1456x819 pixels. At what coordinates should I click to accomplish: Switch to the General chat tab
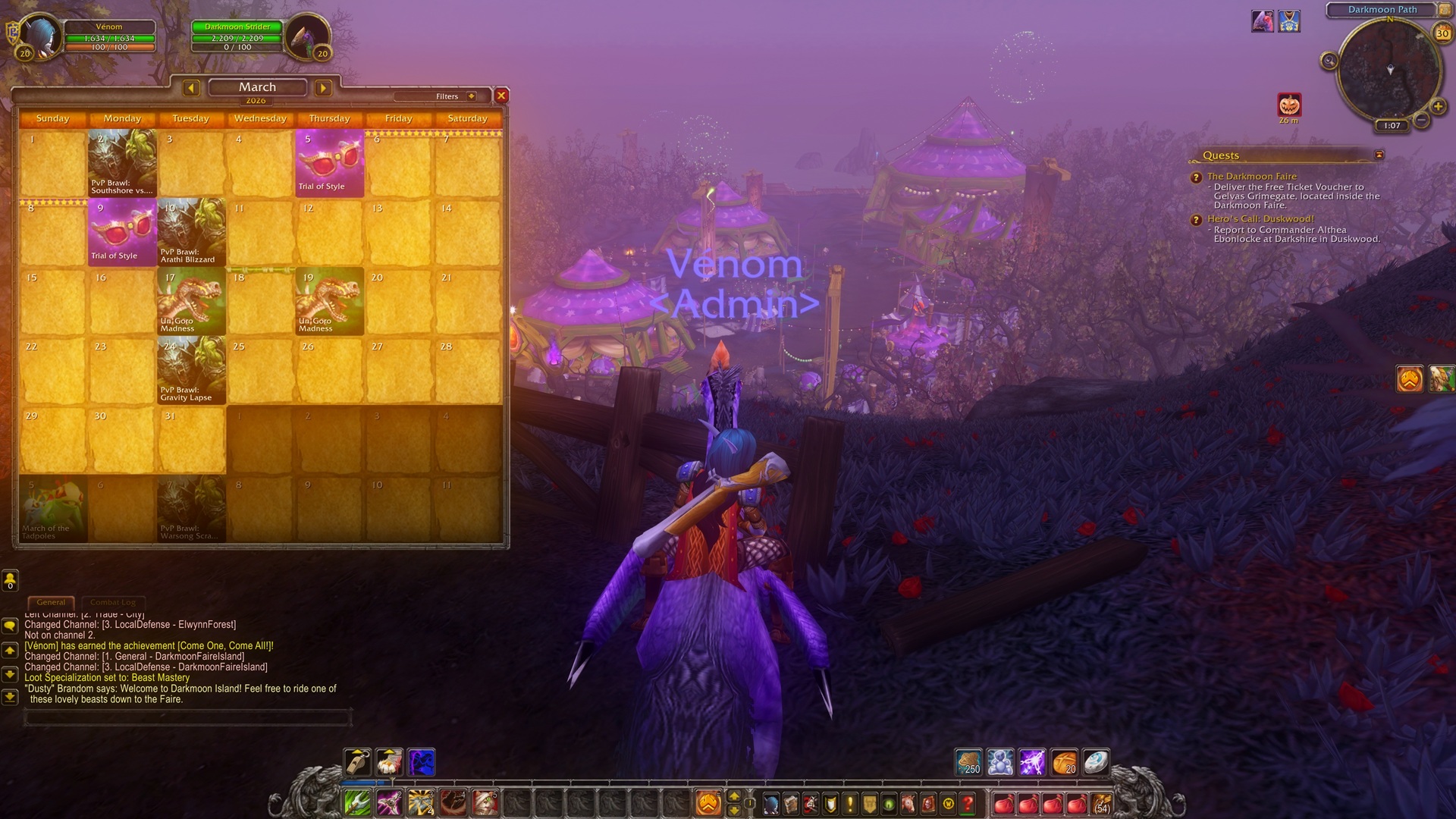(x=51, y=601)
